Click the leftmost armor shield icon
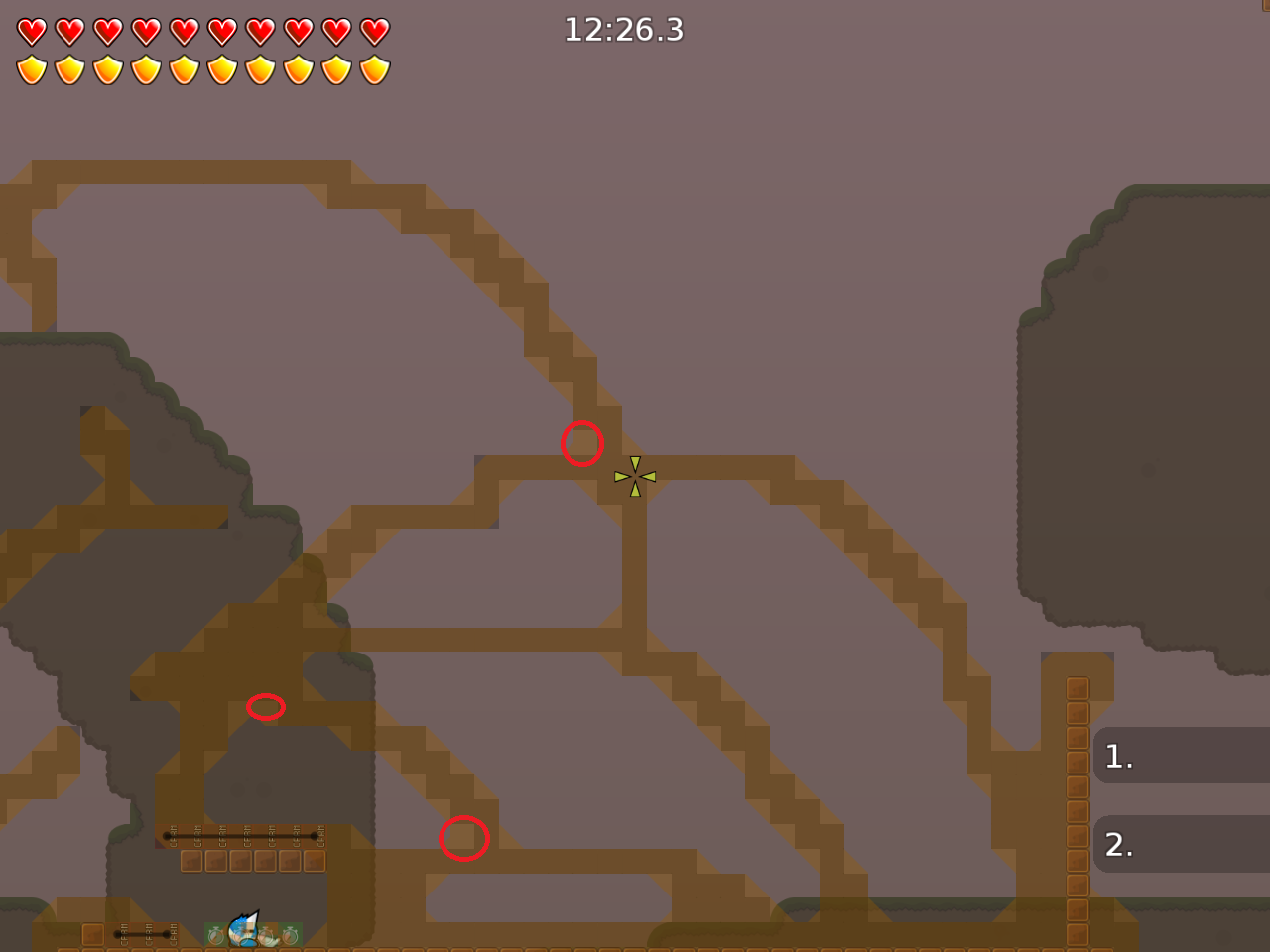The image size is (1270, 952). coord(30,68)
